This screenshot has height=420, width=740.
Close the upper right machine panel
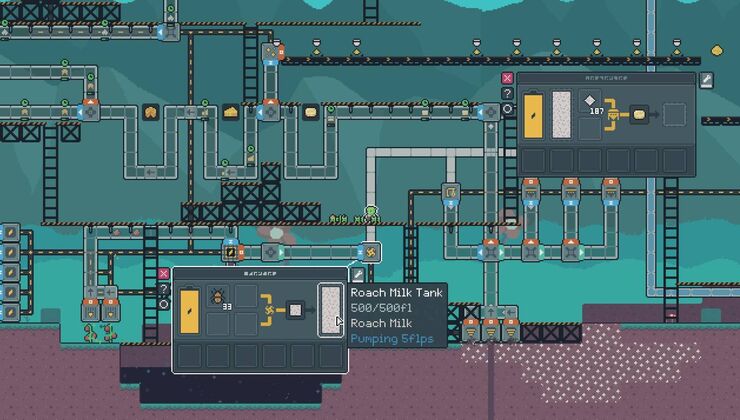pyautogui.click(x=508, y=78)
